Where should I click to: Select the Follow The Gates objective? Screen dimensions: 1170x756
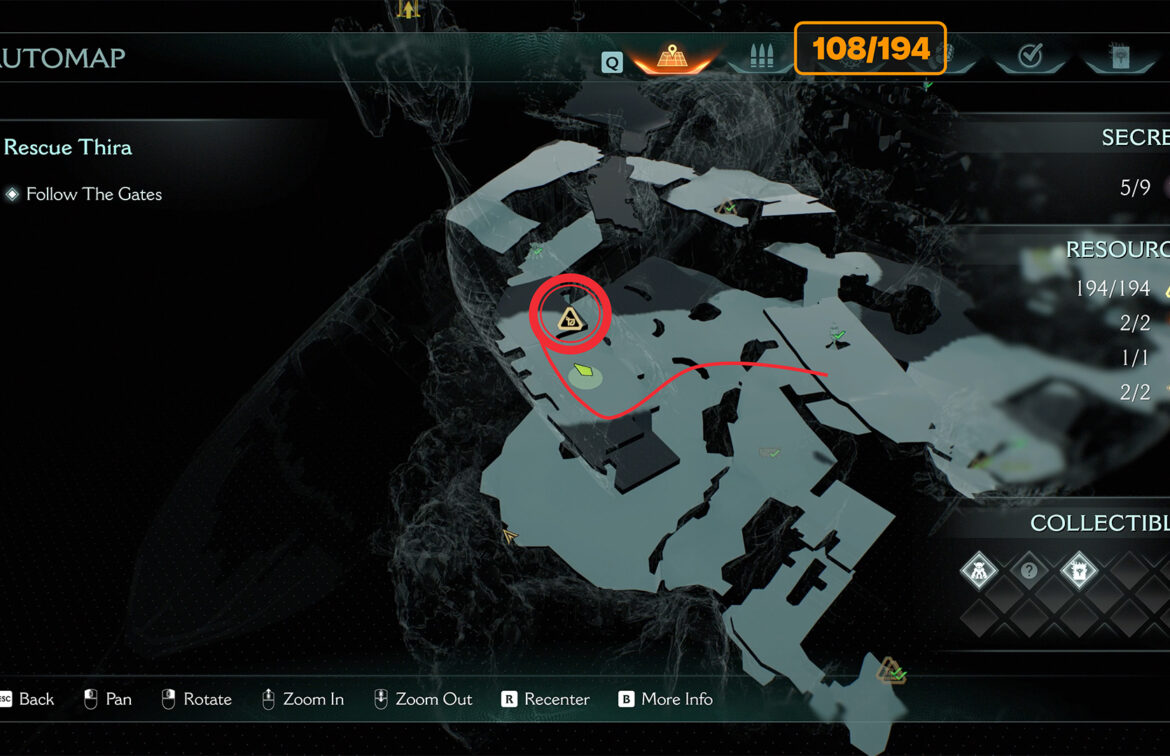pos(93,194)
